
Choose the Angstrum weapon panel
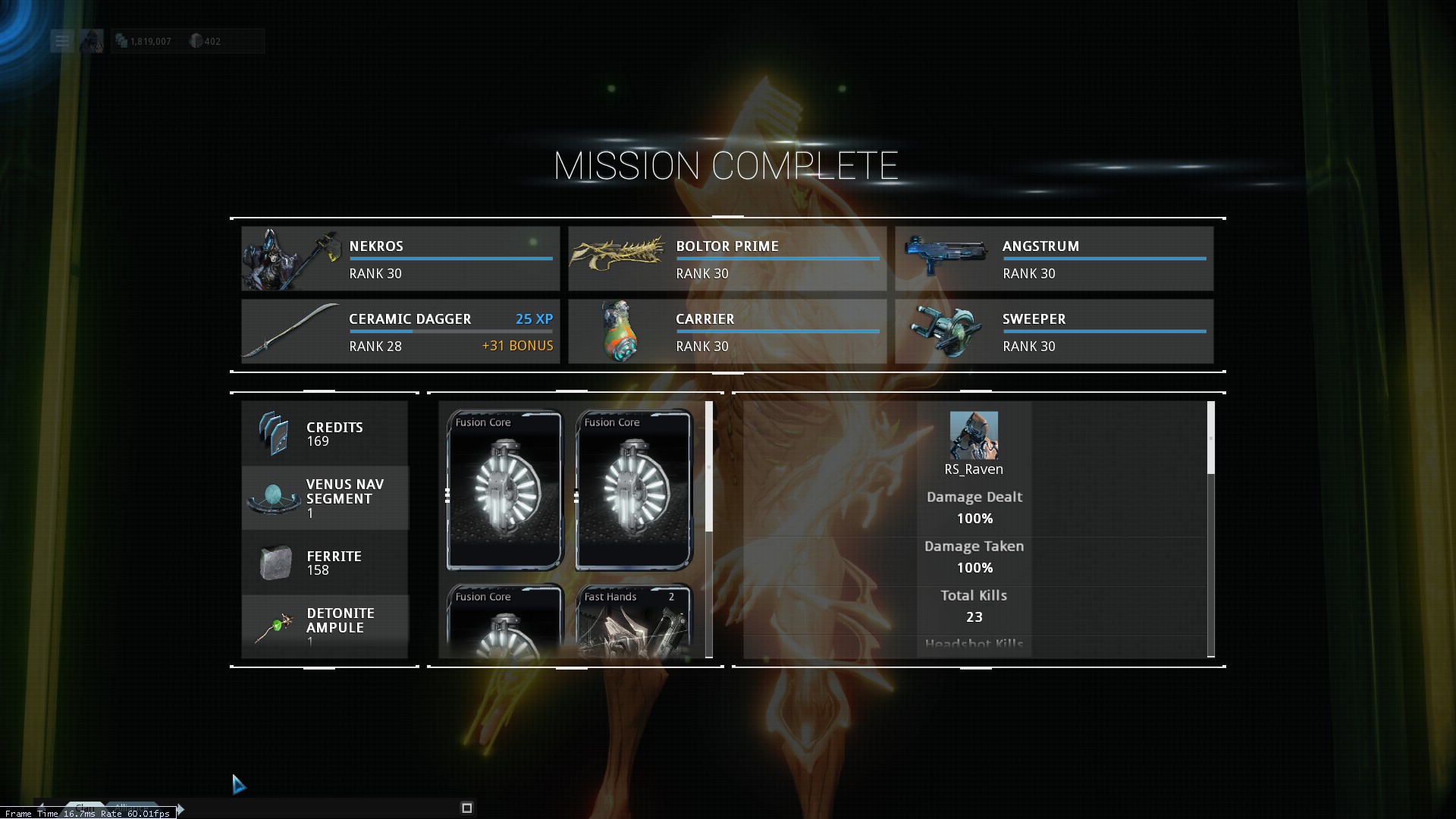tap(1053, 259)
